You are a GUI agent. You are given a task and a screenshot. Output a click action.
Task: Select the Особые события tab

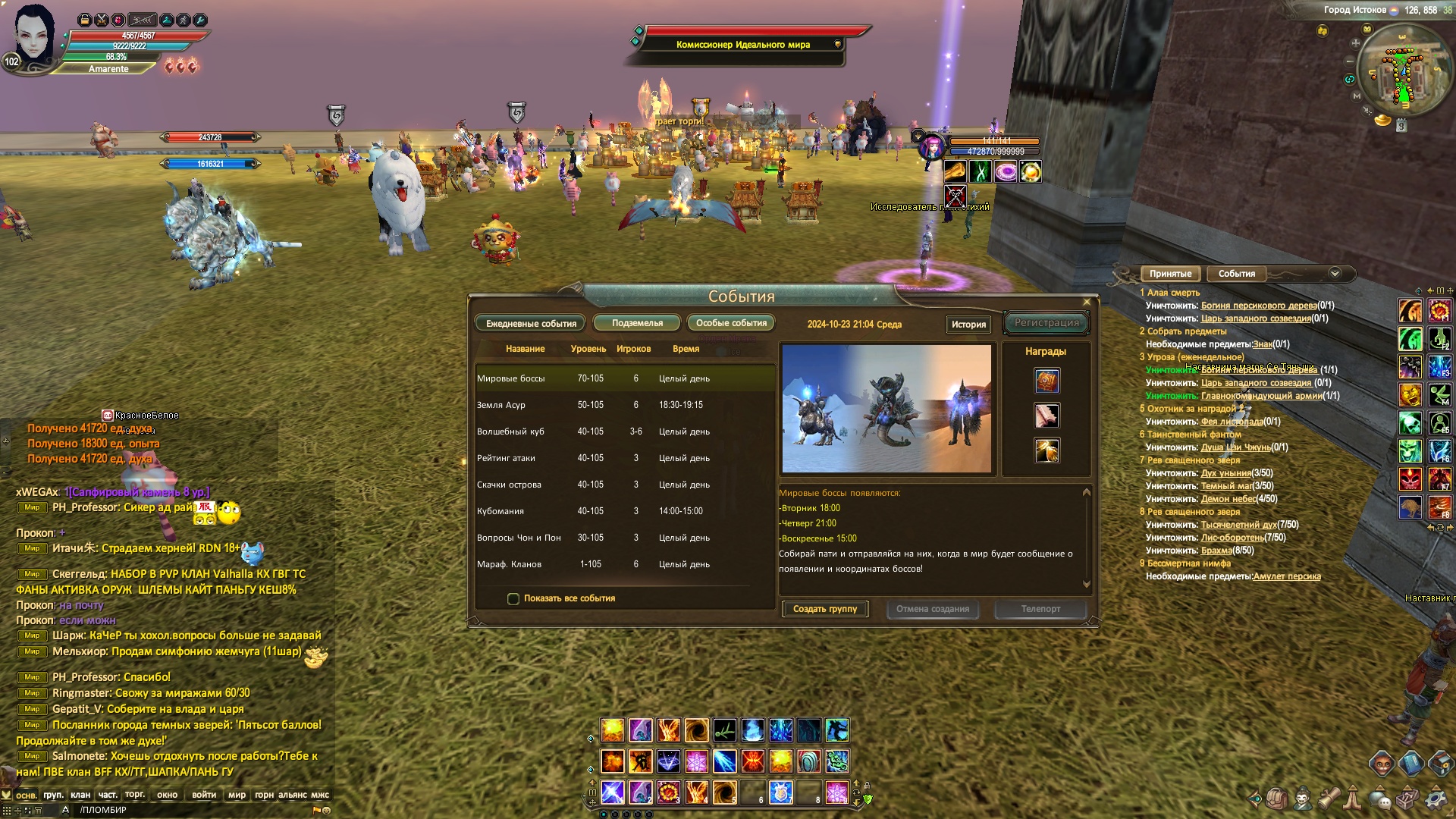(731, 323)
